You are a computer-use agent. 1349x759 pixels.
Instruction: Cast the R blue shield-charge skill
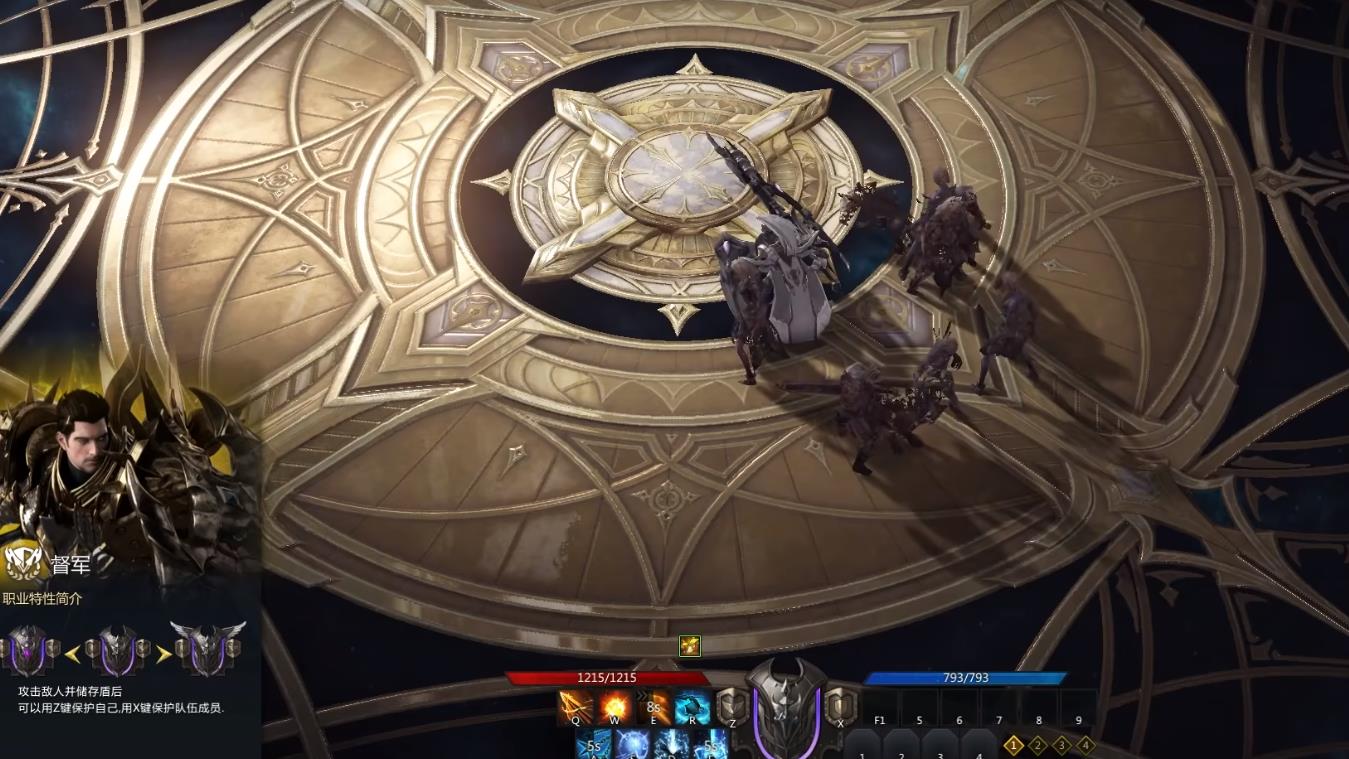[x=692, y=707]
